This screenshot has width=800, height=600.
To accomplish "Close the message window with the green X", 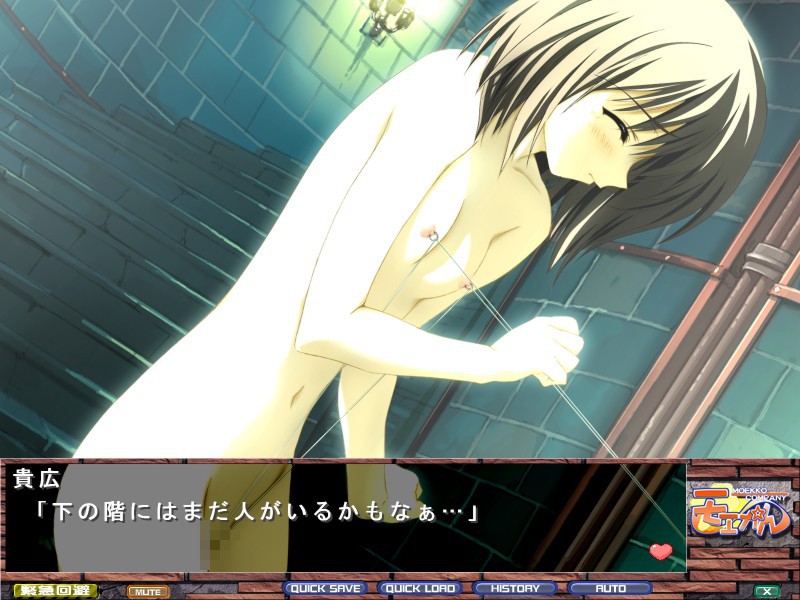I will (766, 591).
